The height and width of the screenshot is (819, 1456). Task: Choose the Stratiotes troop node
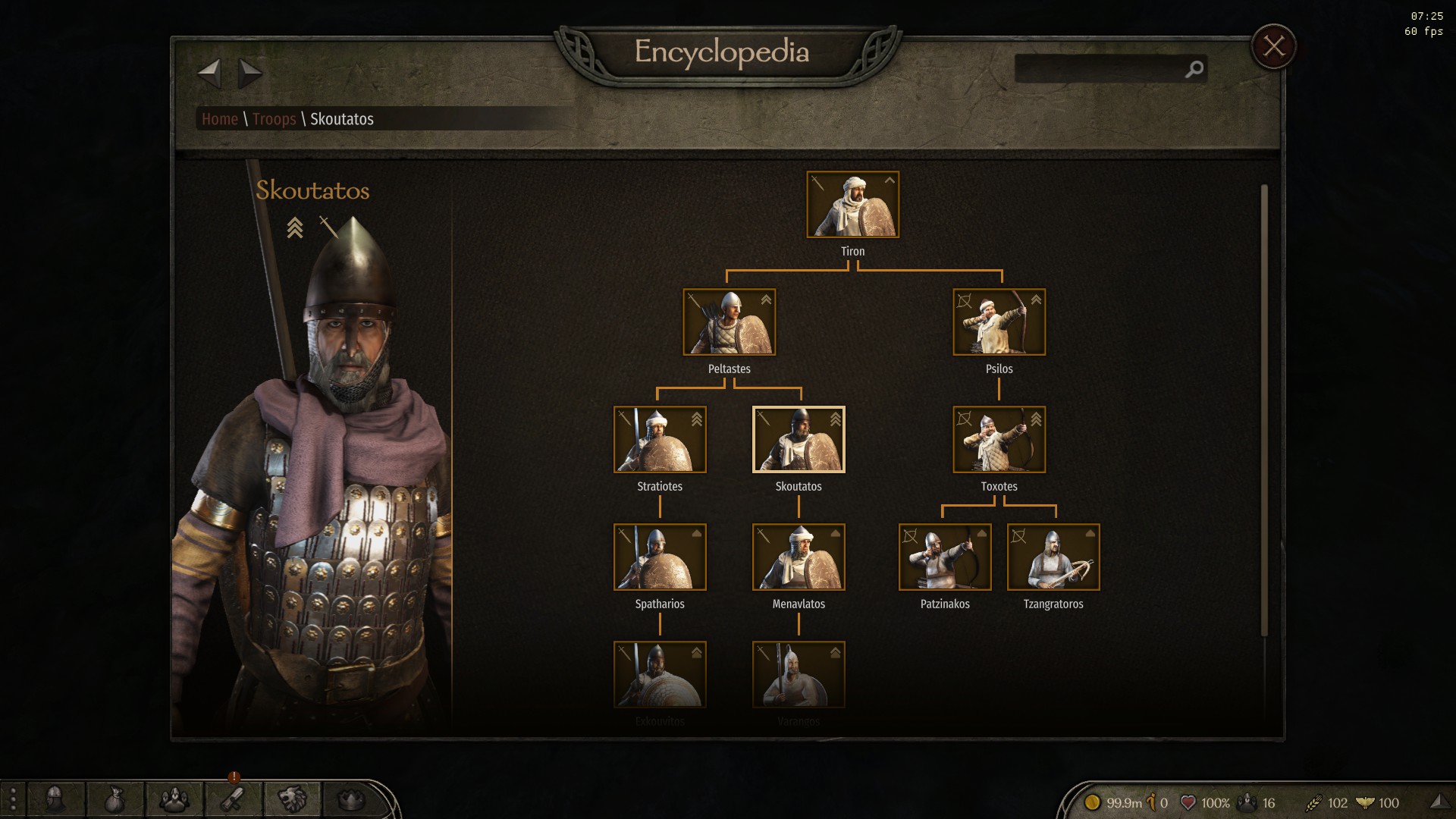[660, 440]
